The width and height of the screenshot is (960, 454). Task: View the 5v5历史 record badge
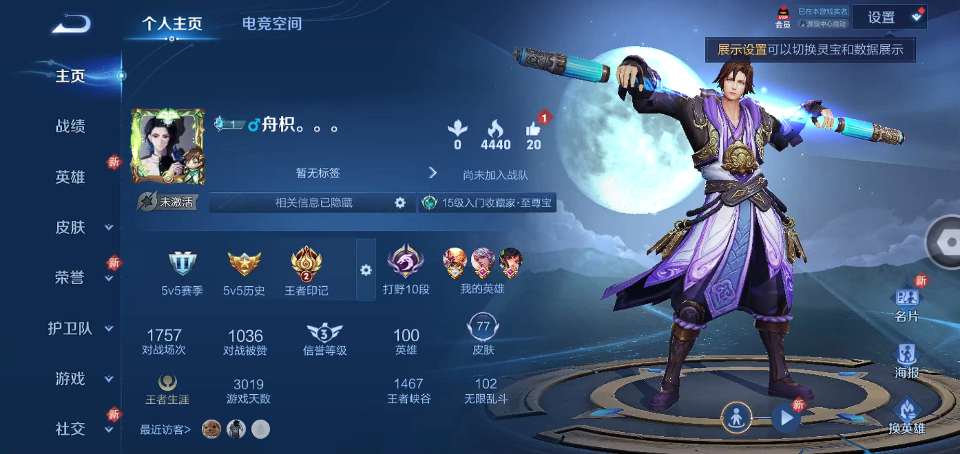coord(244,272)
